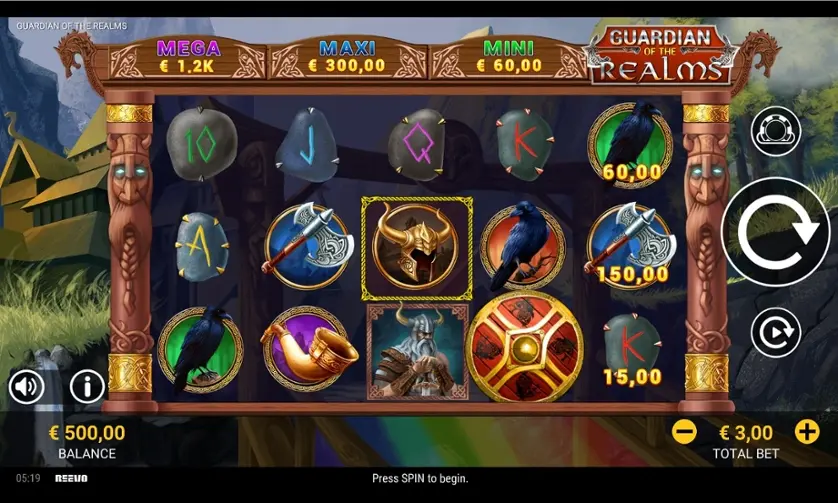Open the autoplay spin options
The height and width of the screenshot is (503, 838).
pos(776,332)
